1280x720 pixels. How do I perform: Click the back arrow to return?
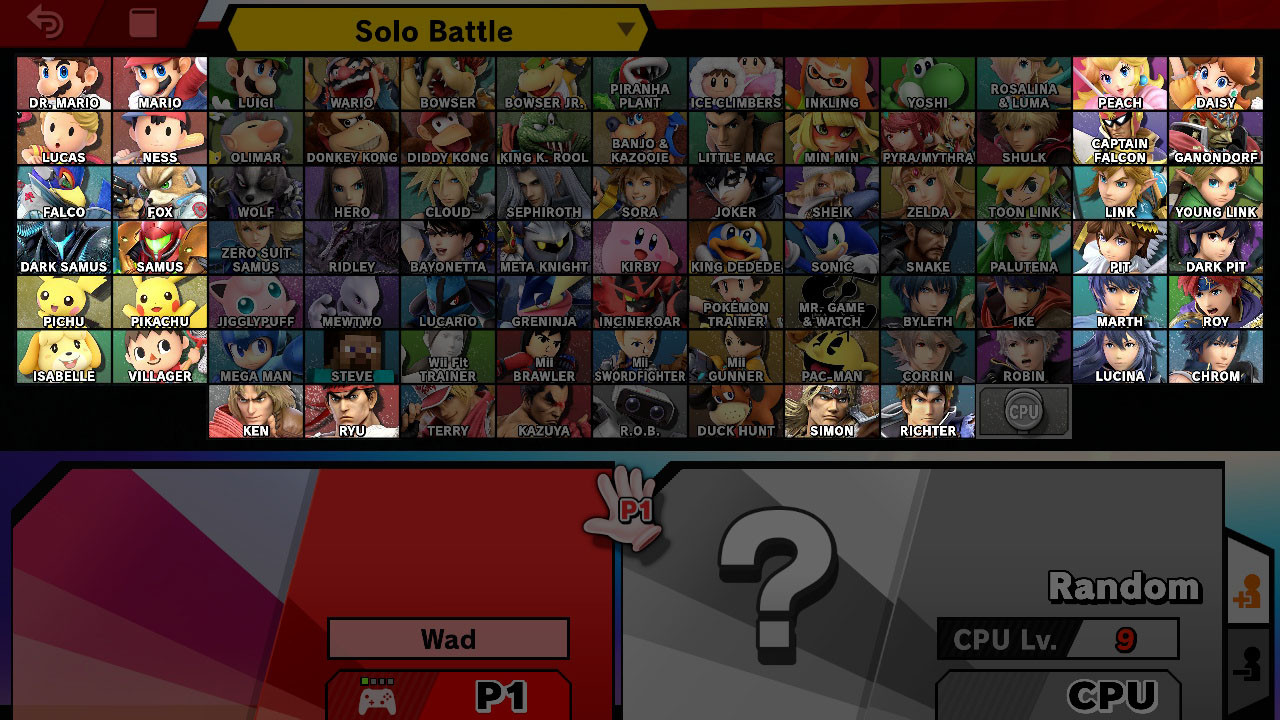tap(45, 22)
